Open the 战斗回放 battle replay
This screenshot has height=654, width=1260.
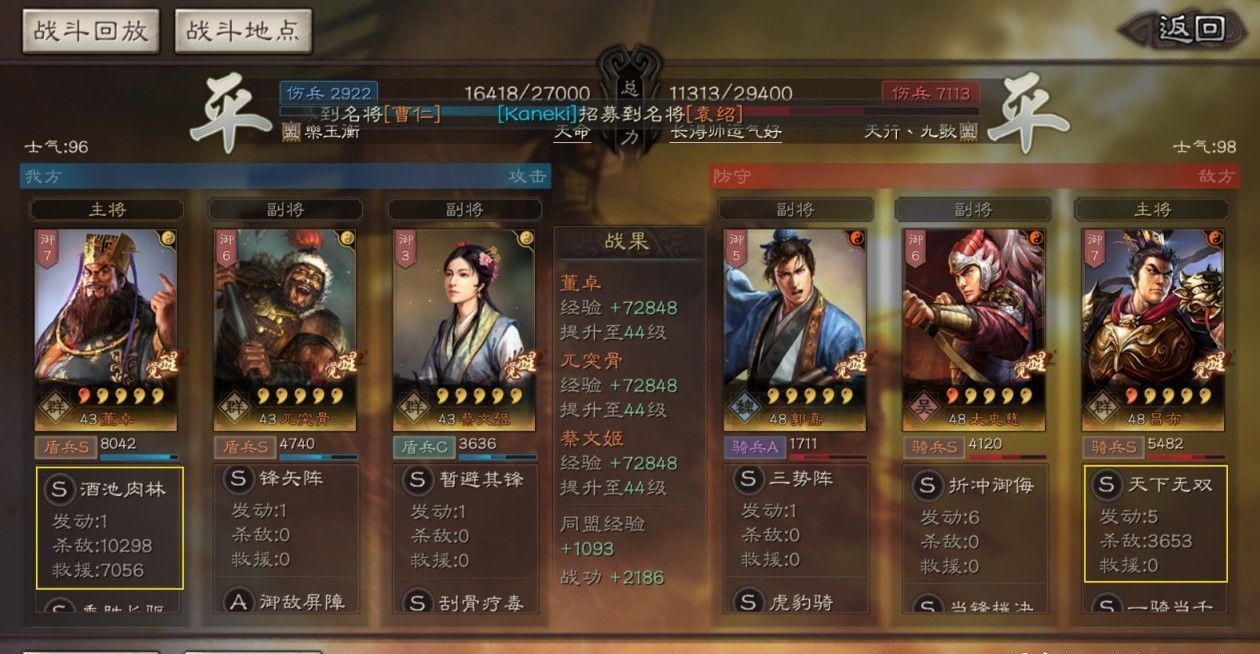click(91, 31)
